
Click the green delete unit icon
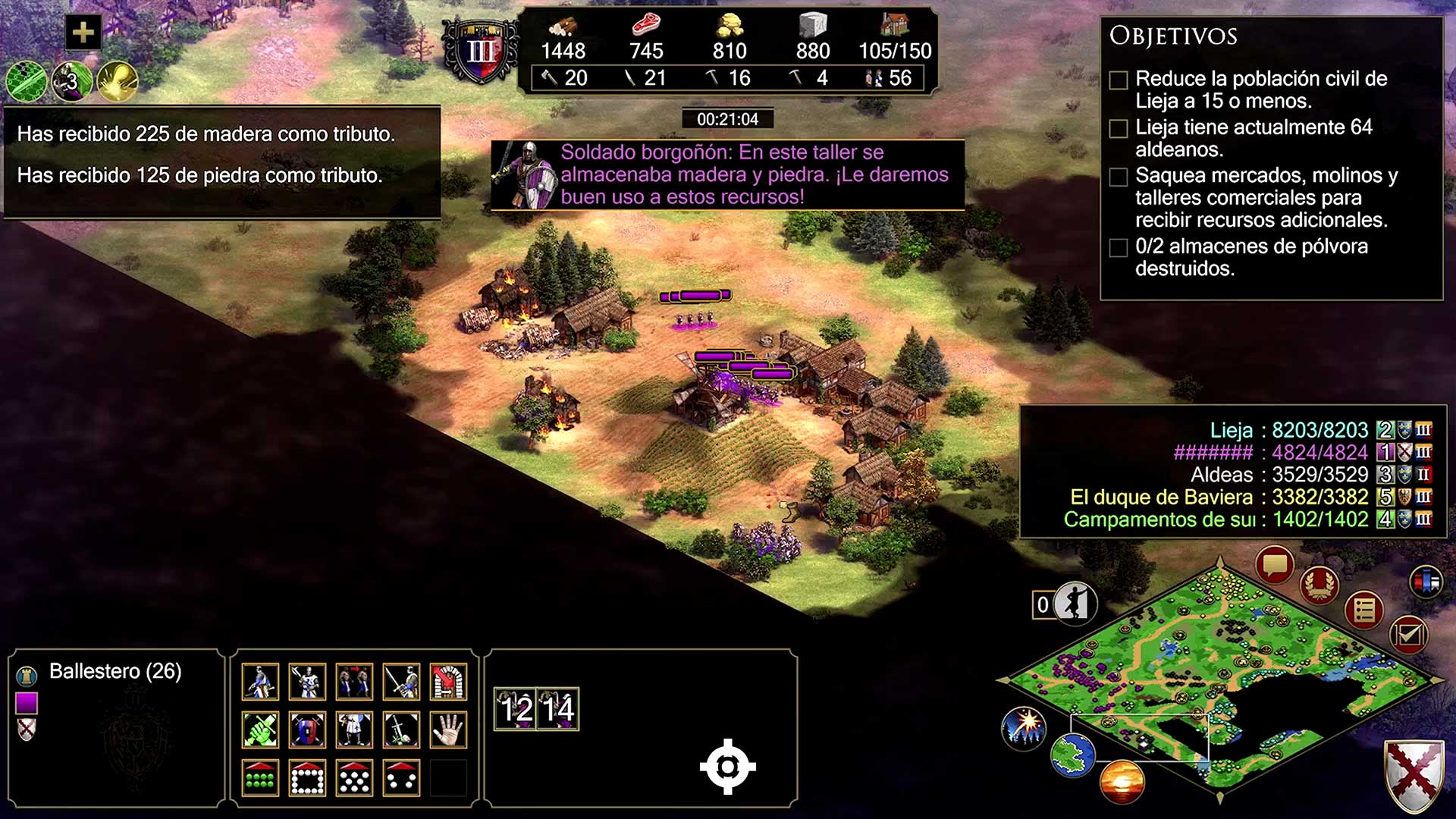[x=260, y=730]
